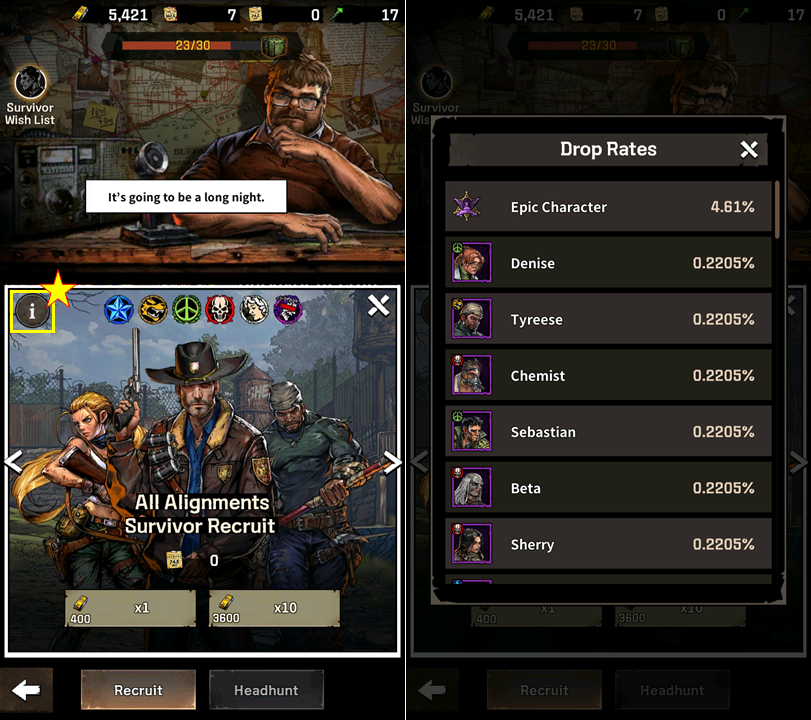Open the info button on the recruit banner
The image size is (811, 720).
(x=32, y=311)
